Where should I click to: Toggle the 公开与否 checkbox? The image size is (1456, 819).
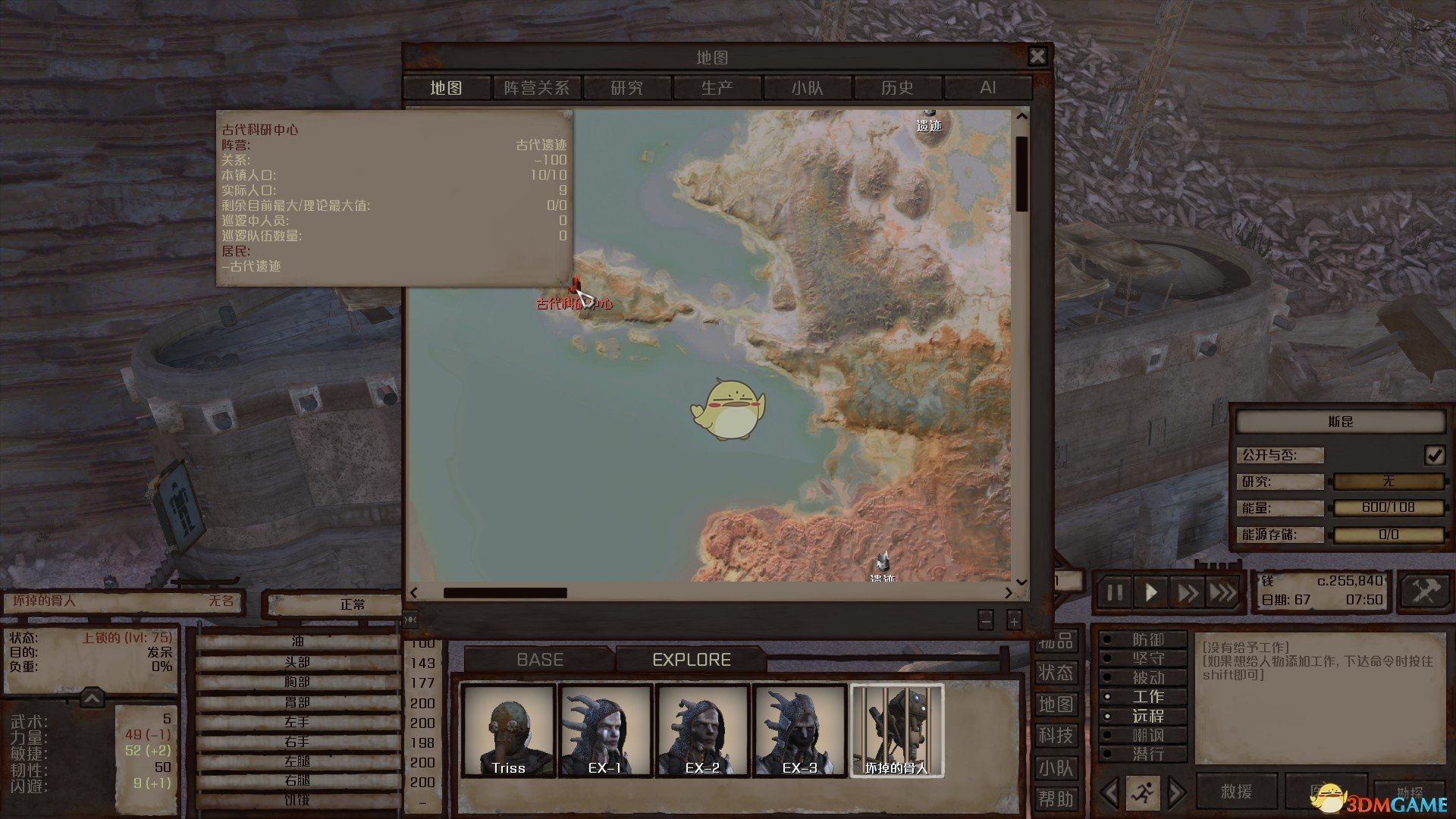(1434, 455)
